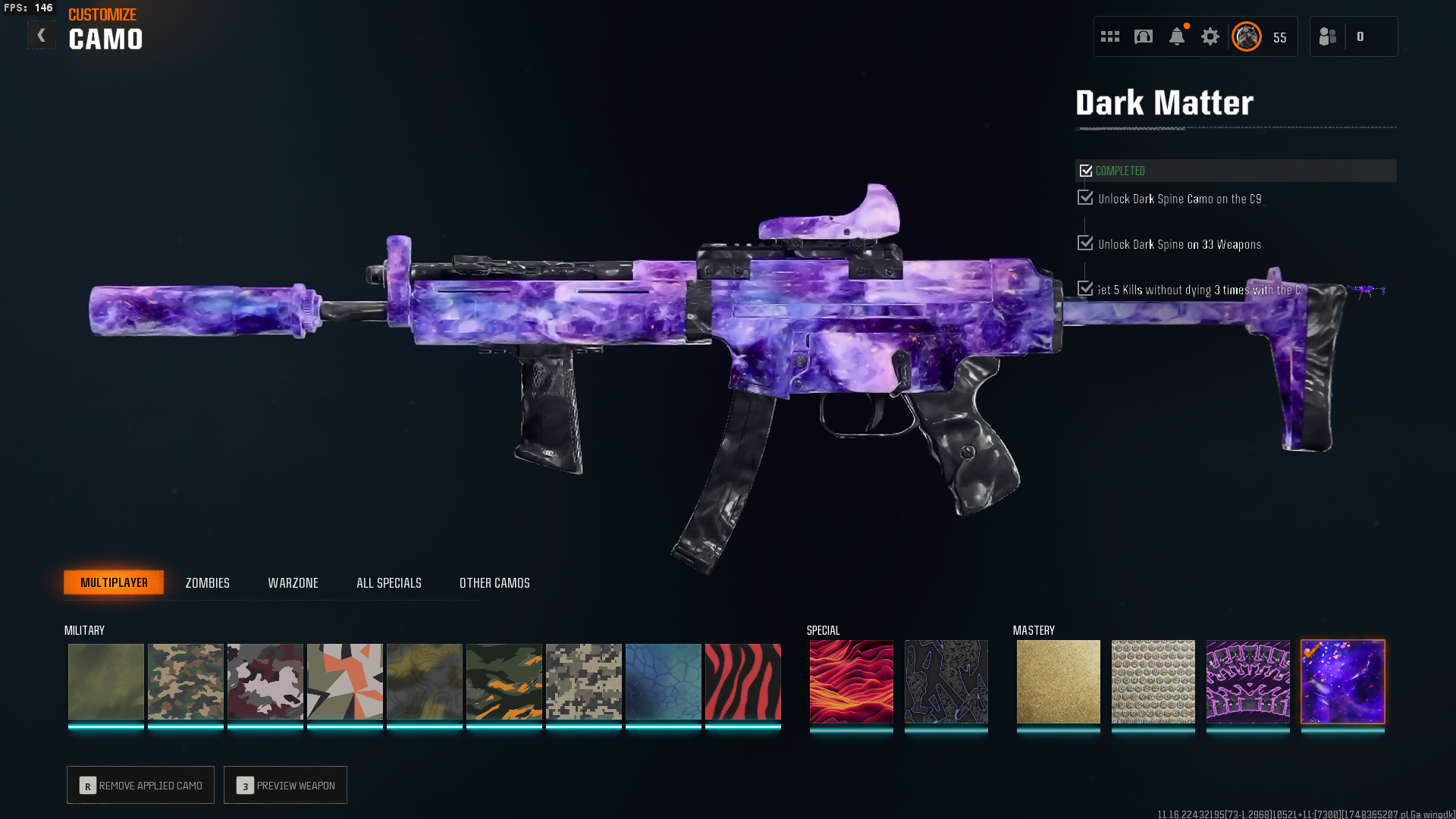Choose the gold mastery camo swatch

[1058, 681]
